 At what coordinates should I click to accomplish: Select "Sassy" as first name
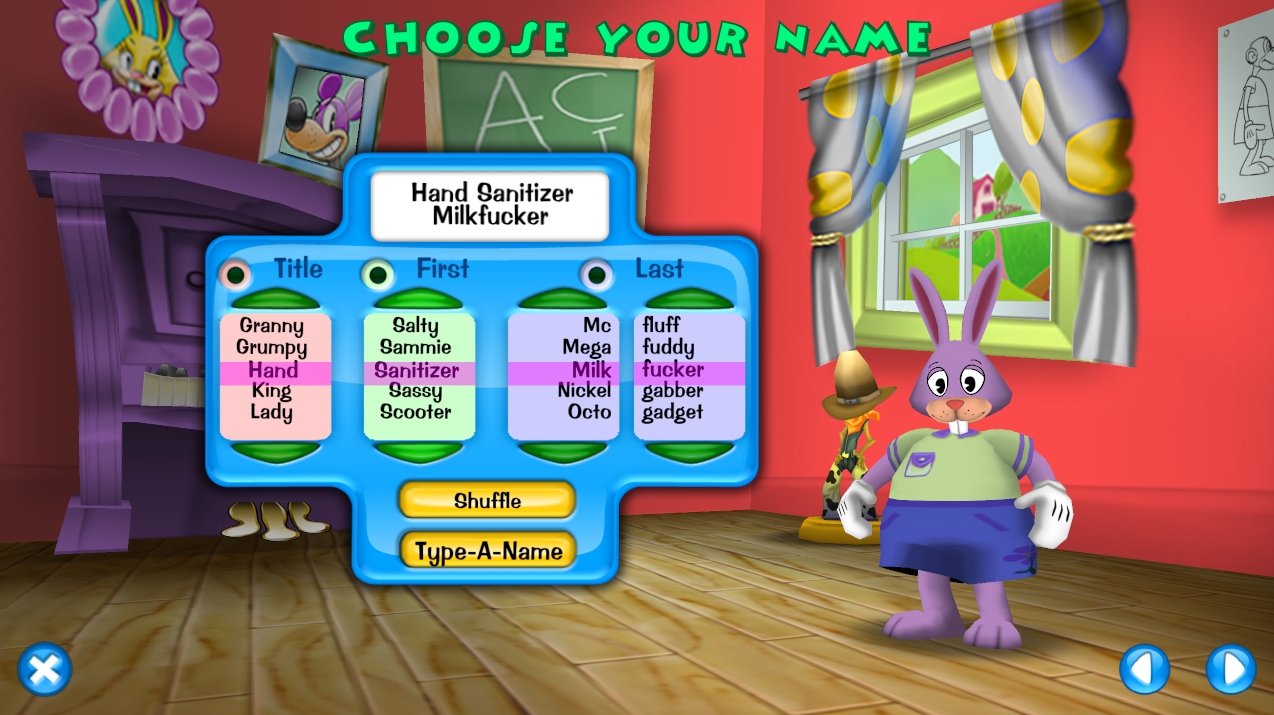[416, 390]
